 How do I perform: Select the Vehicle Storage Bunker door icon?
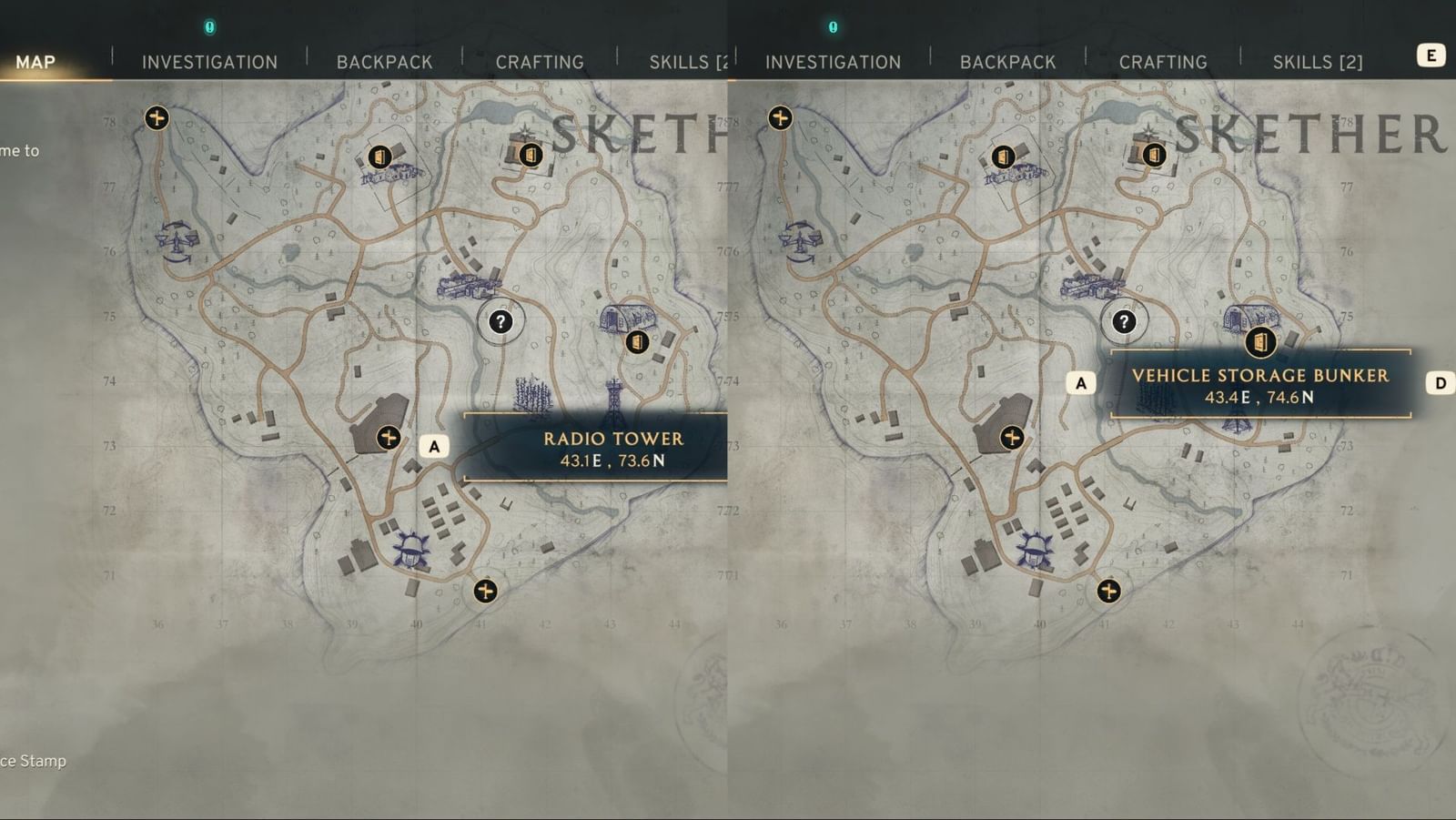[x=1260, y=344]
